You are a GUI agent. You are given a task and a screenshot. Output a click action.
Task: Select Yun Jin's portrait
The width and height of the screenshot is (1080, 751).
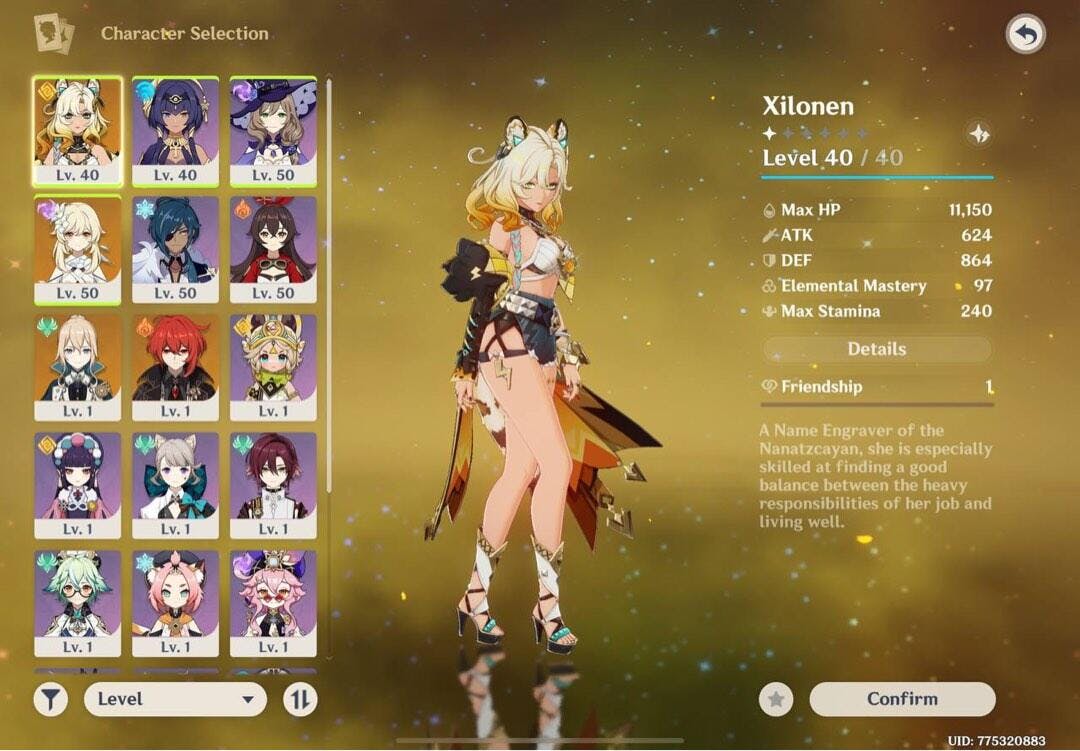pos(78,485)
